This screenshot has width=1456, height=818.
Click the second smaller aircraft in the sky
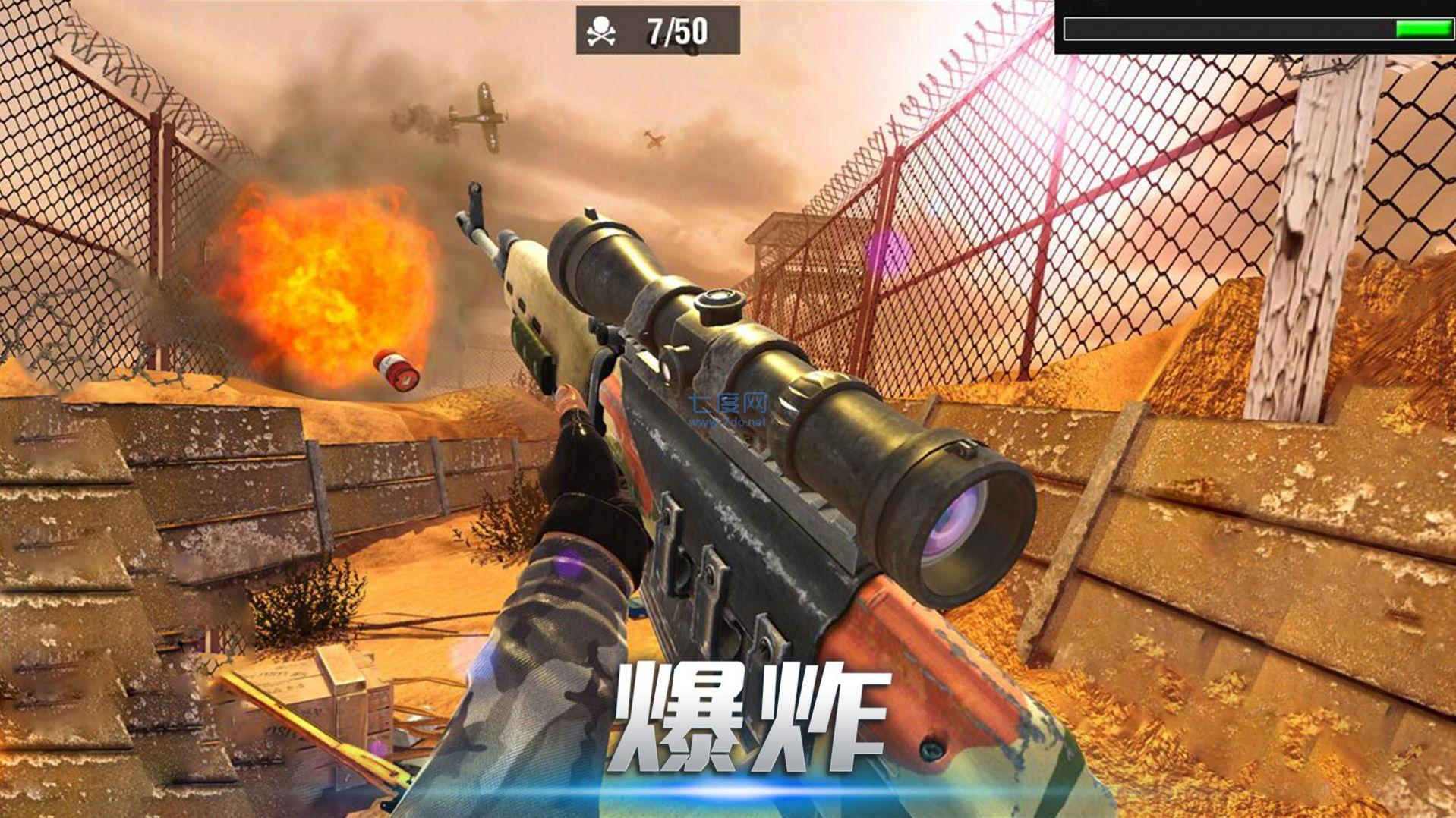click(653, 138)
